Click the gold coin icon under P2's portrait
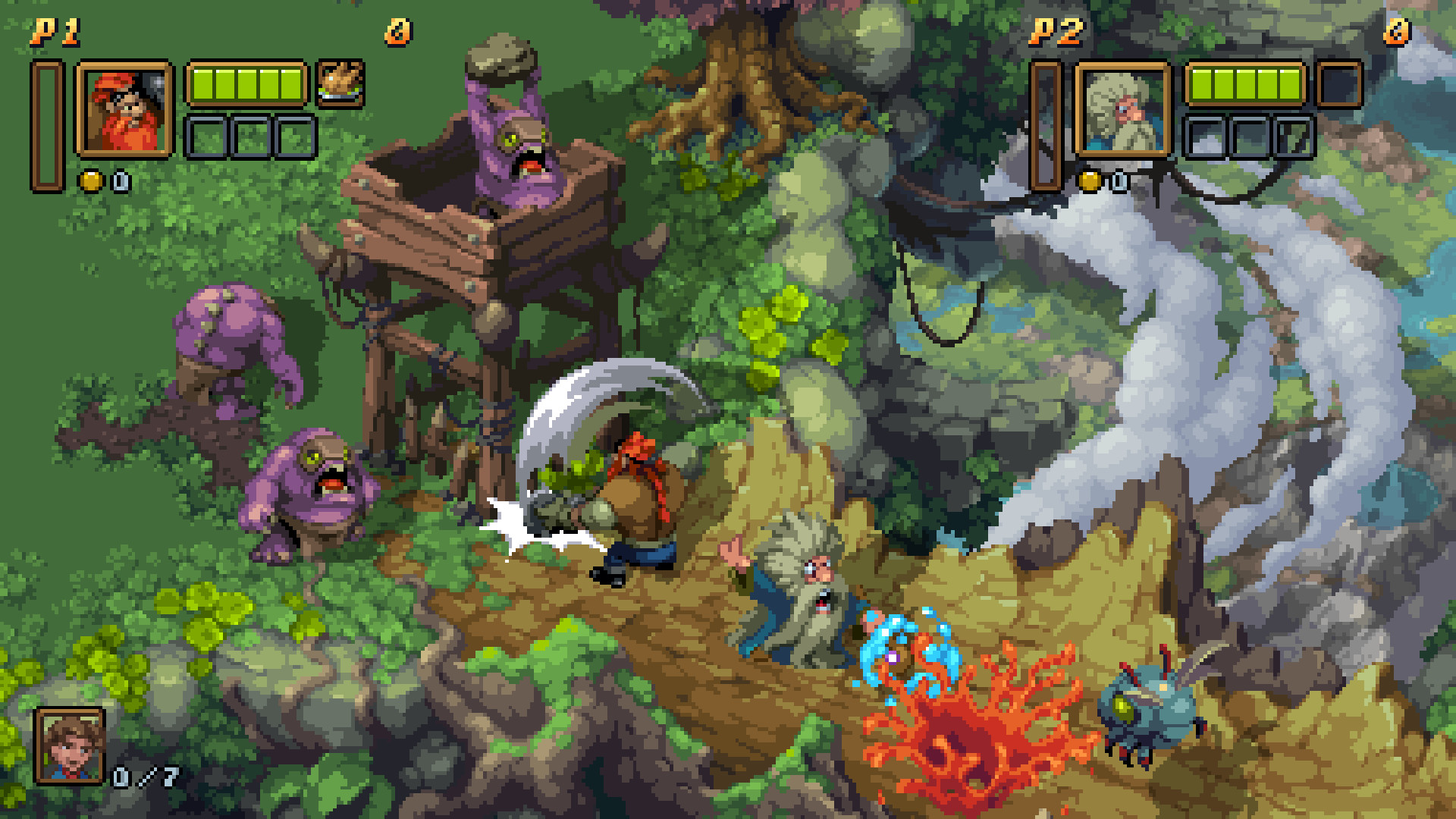The width and height of the screenshot is (1456, 819). (x=1090, y=180)
